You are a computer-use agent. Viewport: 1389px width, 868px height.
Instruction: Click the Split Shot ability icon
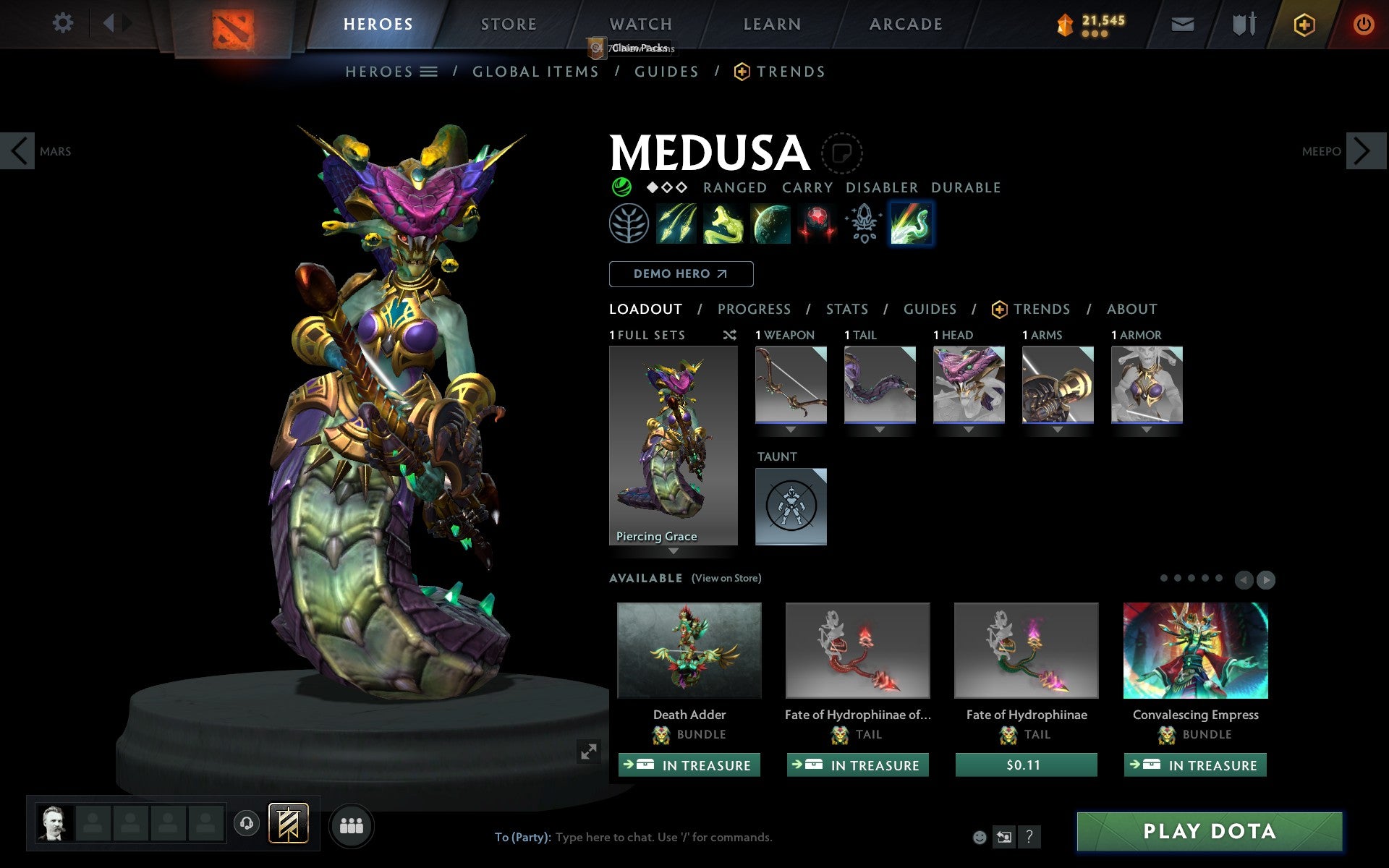(x=677, y=224)
